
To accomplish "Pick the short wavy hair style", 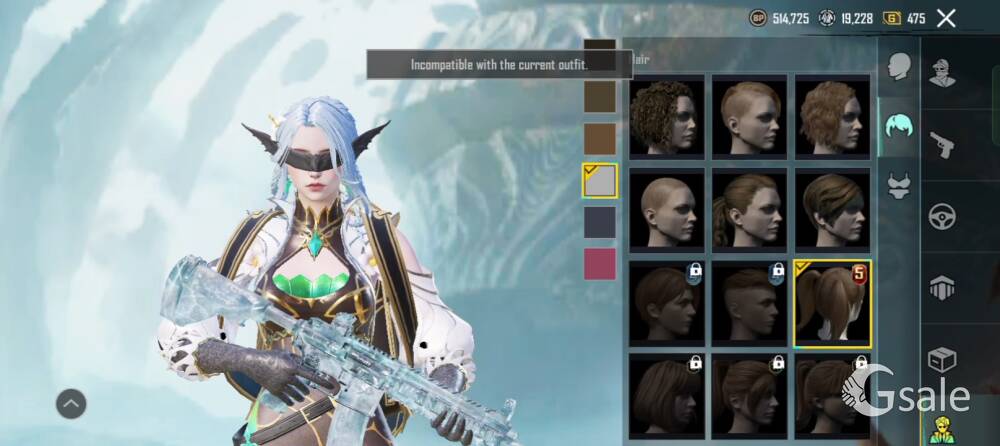I will 833,115.
